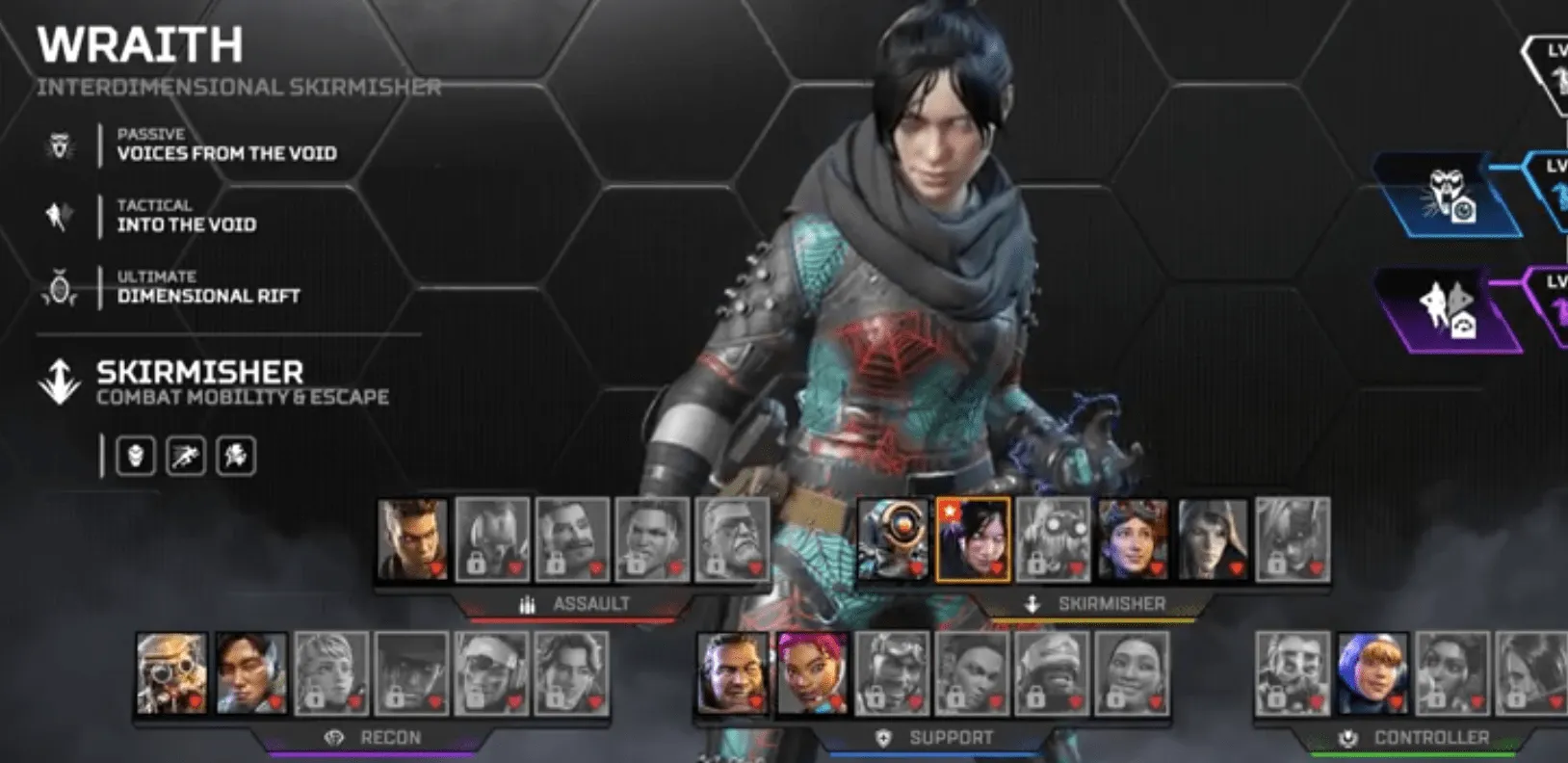This screenshot has height=763, width=1568.
Task: Select the Crypto portrait
Action: [x=251, y=673]
